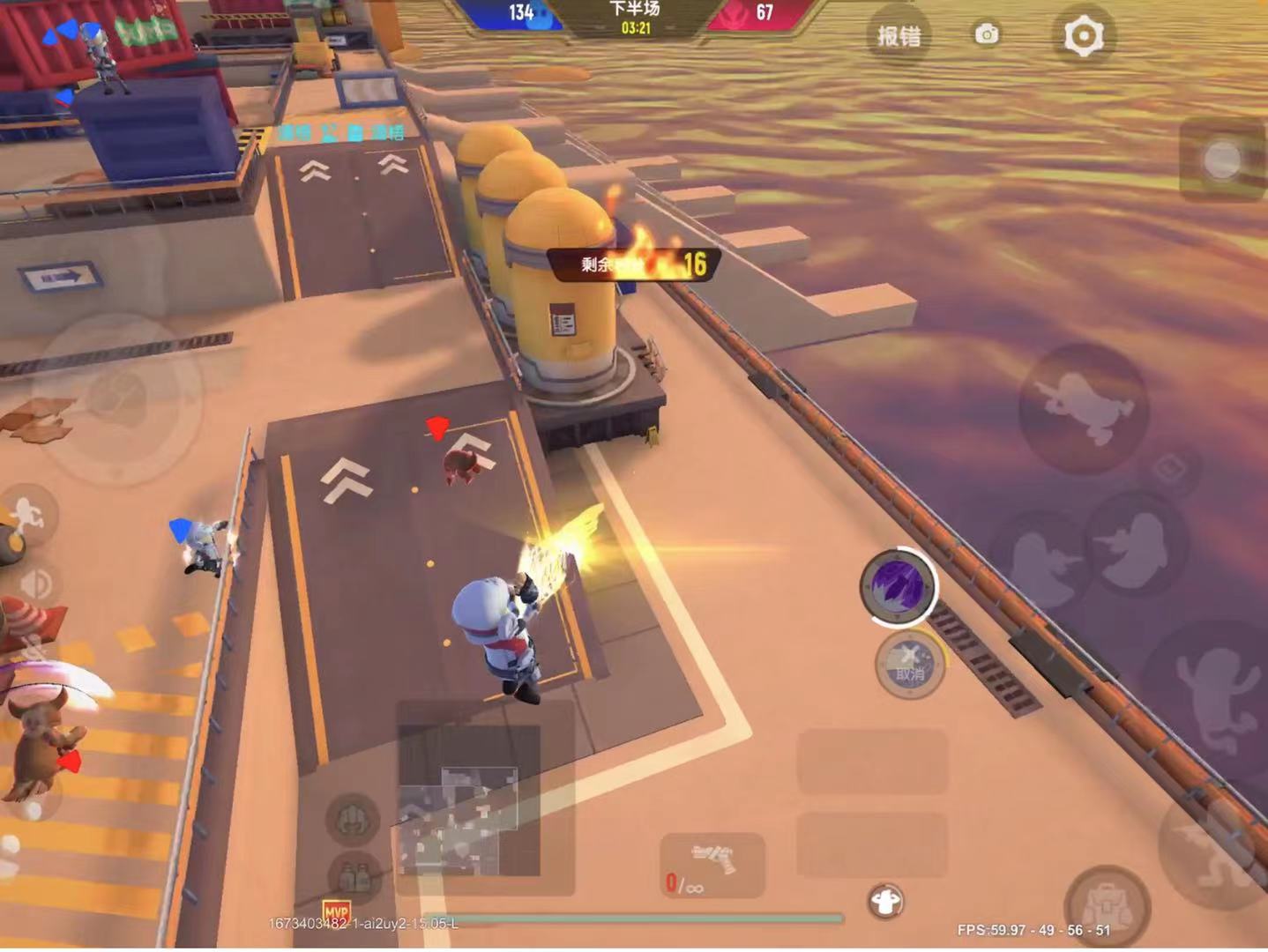Open the gear settings menu
The width and height of the screenshot is (1268, 952).
click(x=1083, y=37)
